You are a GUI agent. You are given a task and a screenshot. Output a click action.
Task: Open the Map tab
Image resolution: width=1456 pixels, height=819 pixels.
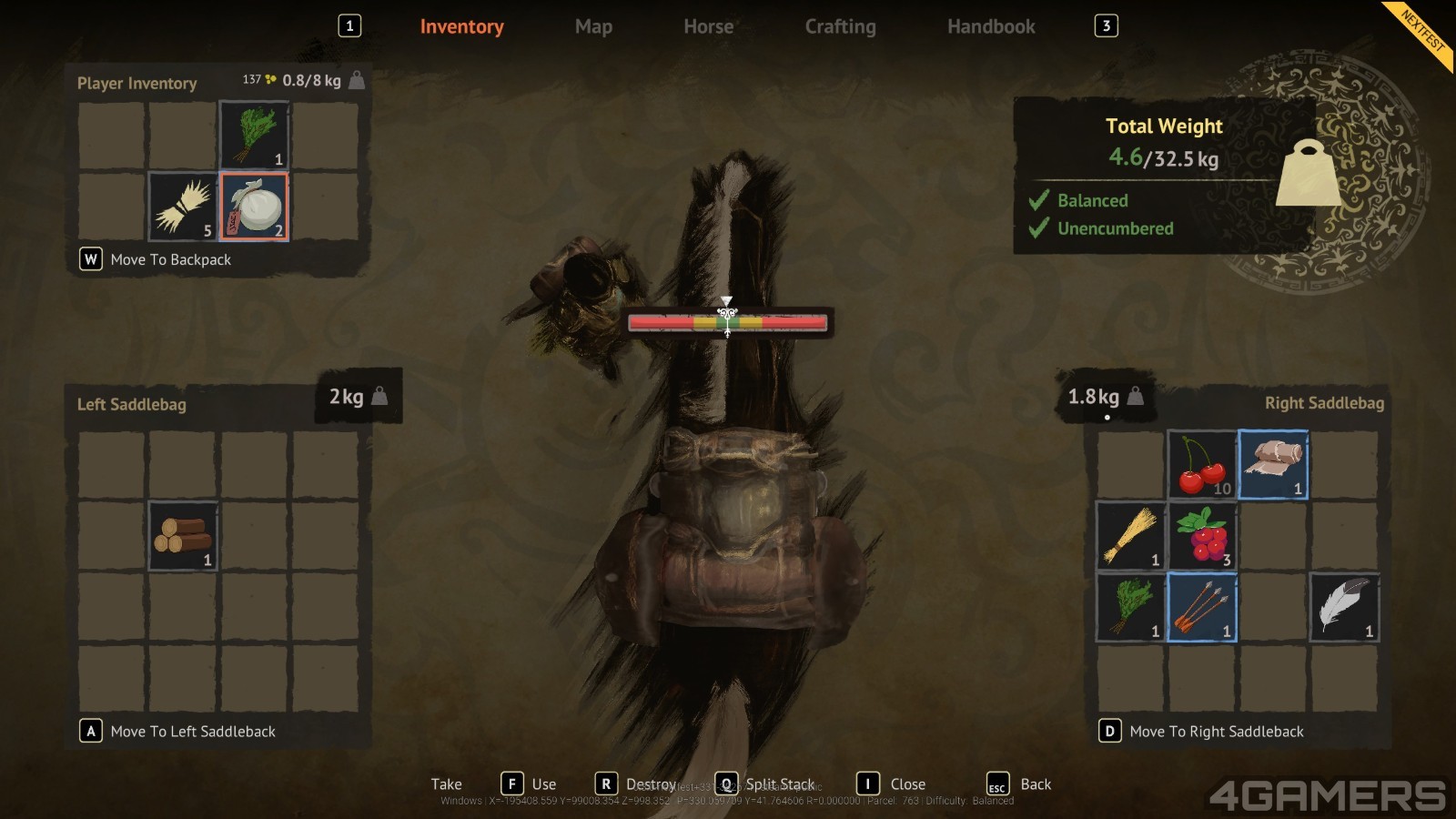(x=593, y=27)
